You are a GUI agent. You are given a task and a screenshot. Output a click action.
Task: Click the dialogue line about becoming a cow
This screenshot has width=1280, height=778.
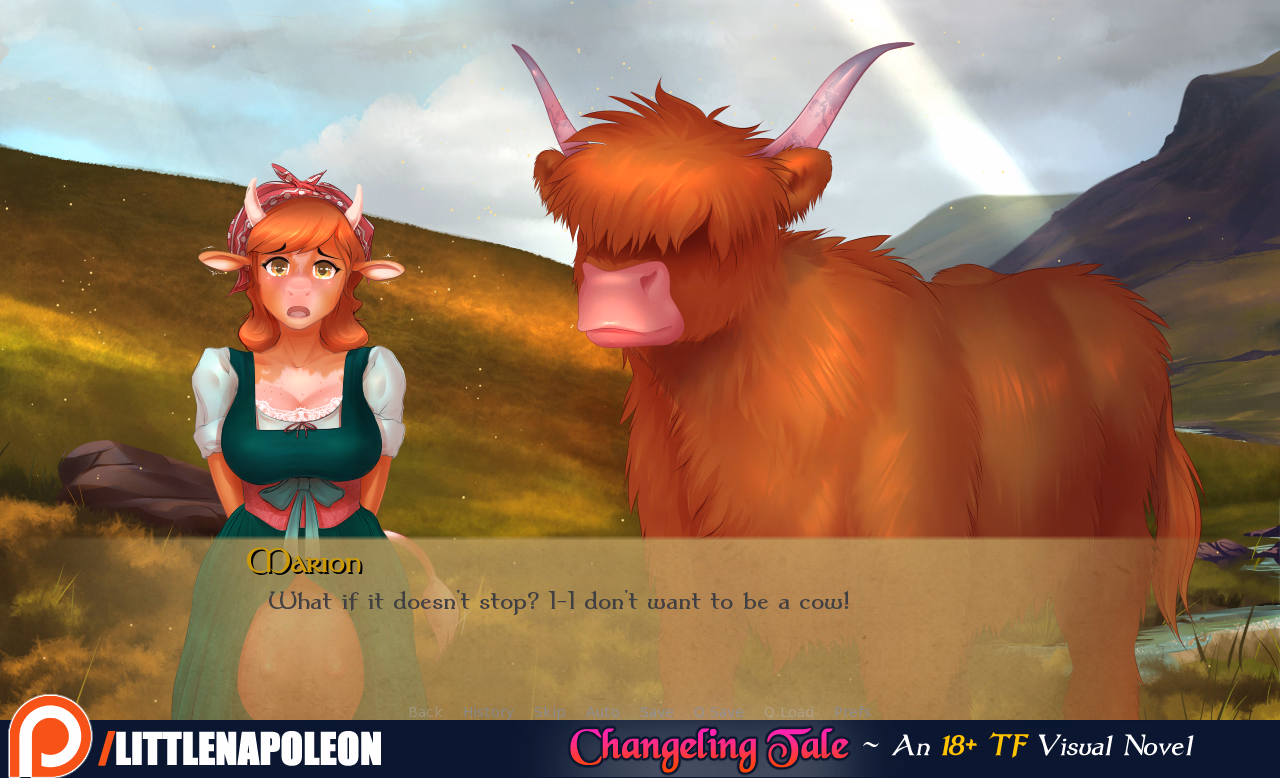point(558,601)
